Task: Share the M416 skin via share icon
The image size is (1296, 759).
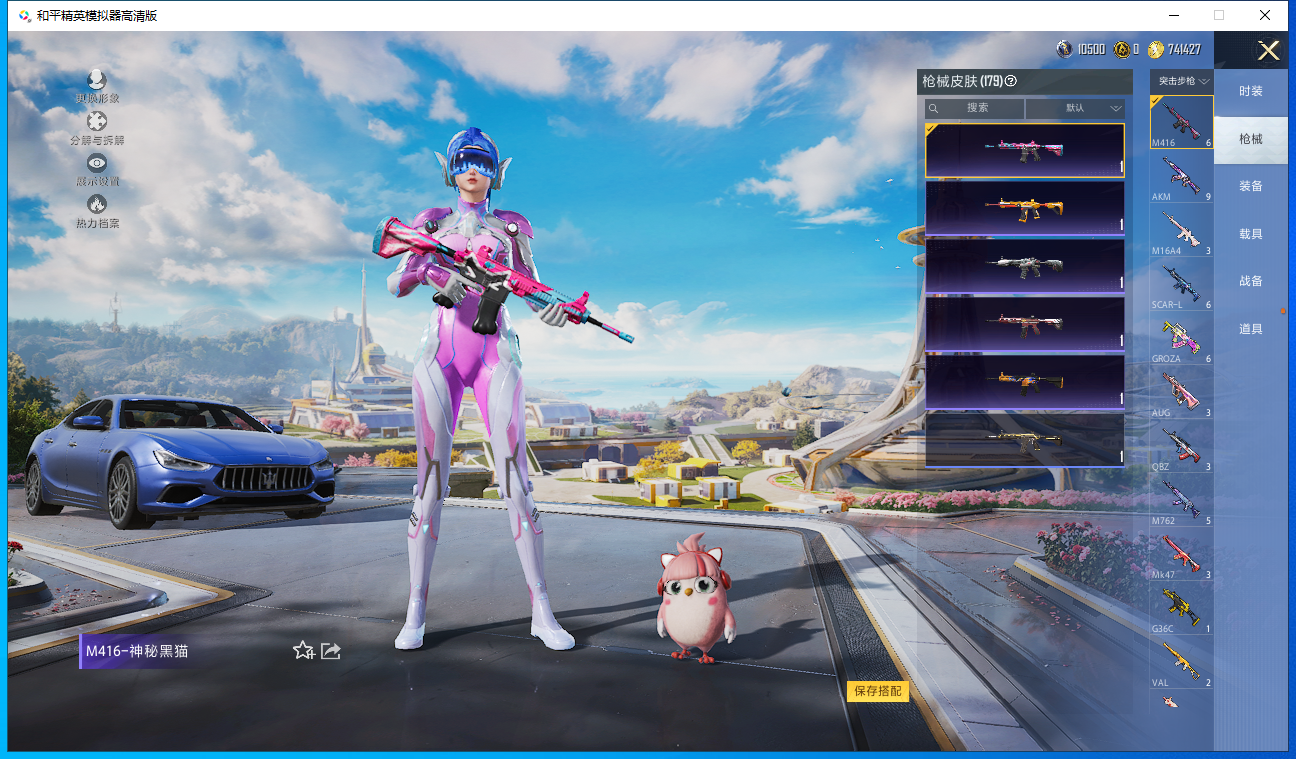Action: [x=331, y=651]
